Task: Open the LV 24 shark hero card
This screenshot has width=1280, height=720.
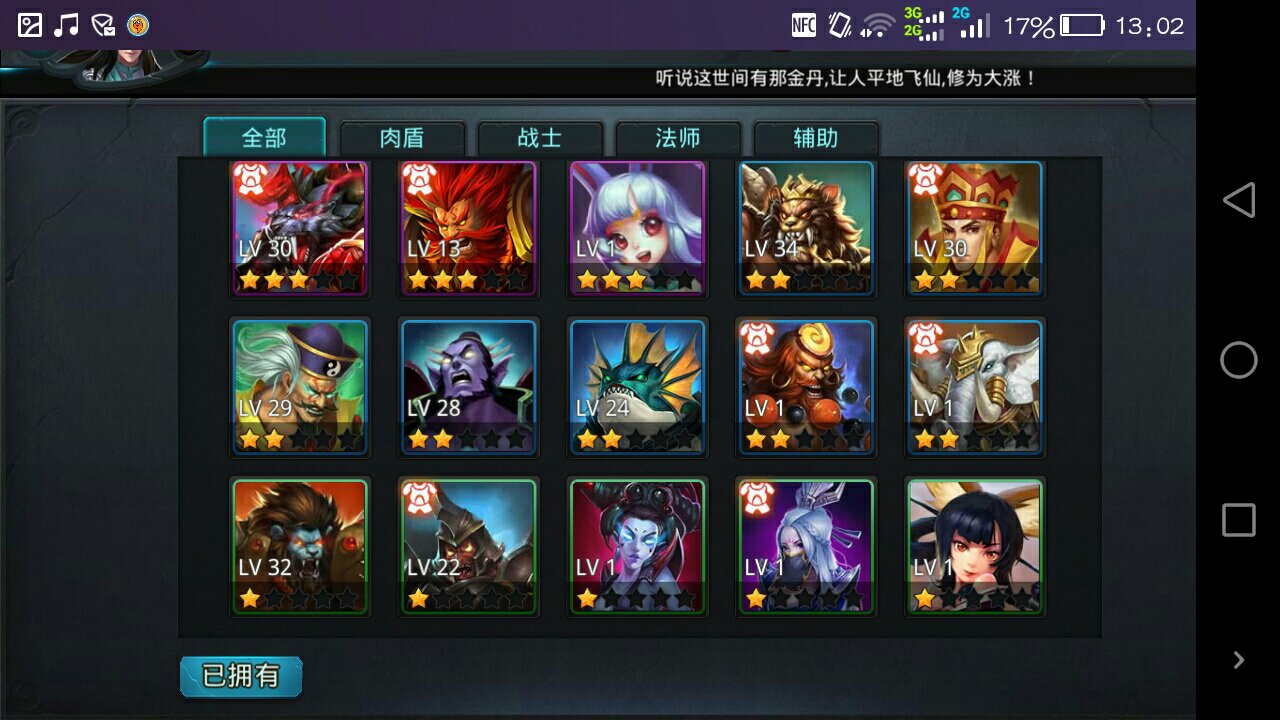Action: pyautogui.click(x=637, y=386)
